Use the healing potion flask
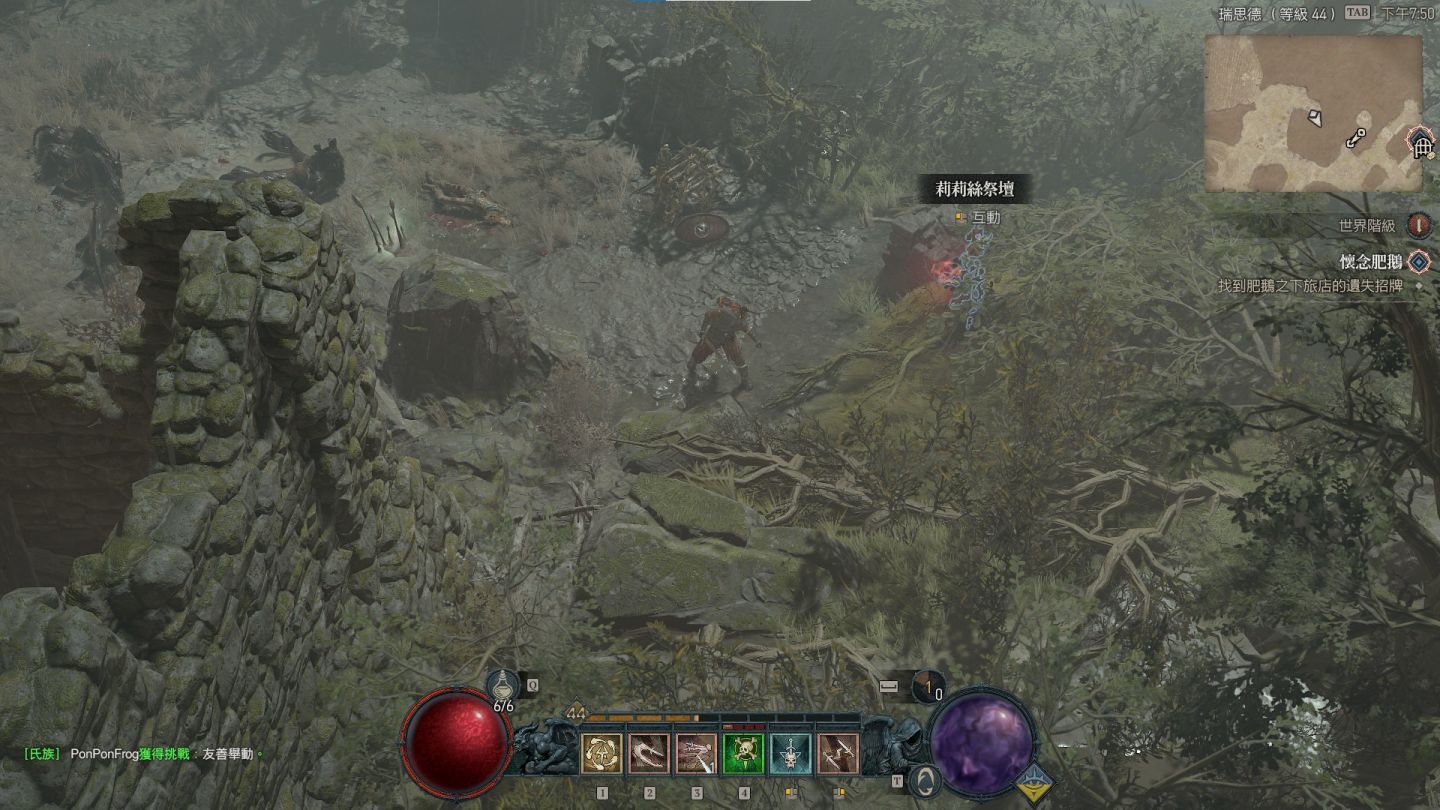 coord(503,687)
